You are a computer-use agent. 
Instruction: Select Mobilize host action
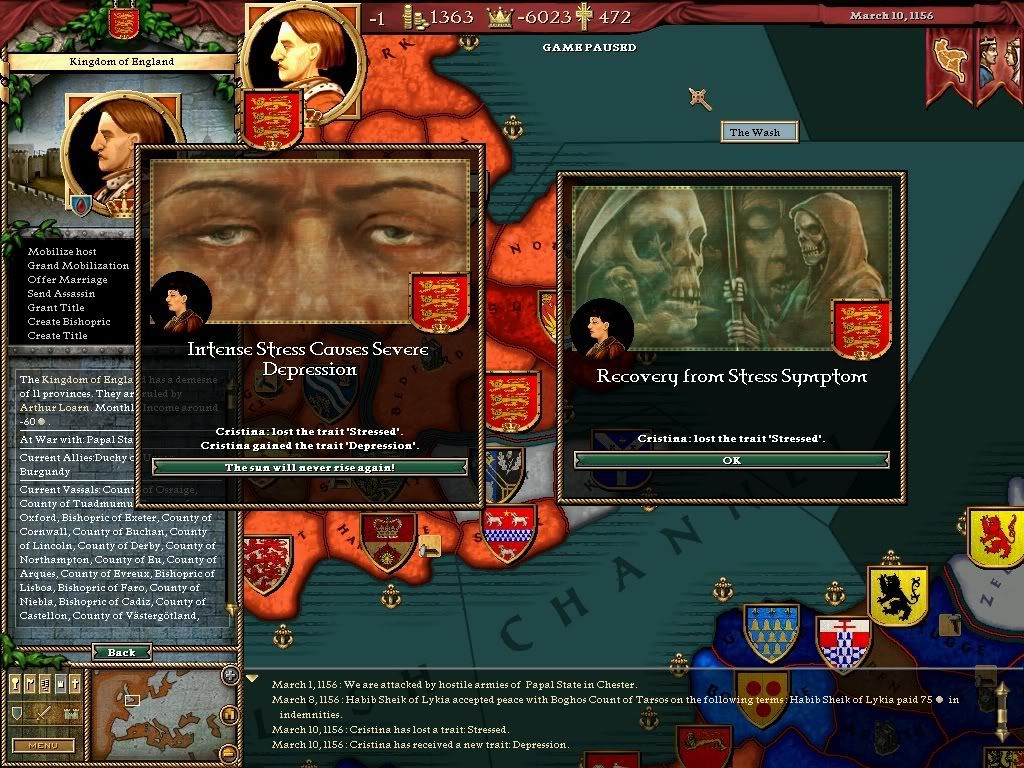tap(62, 251)
